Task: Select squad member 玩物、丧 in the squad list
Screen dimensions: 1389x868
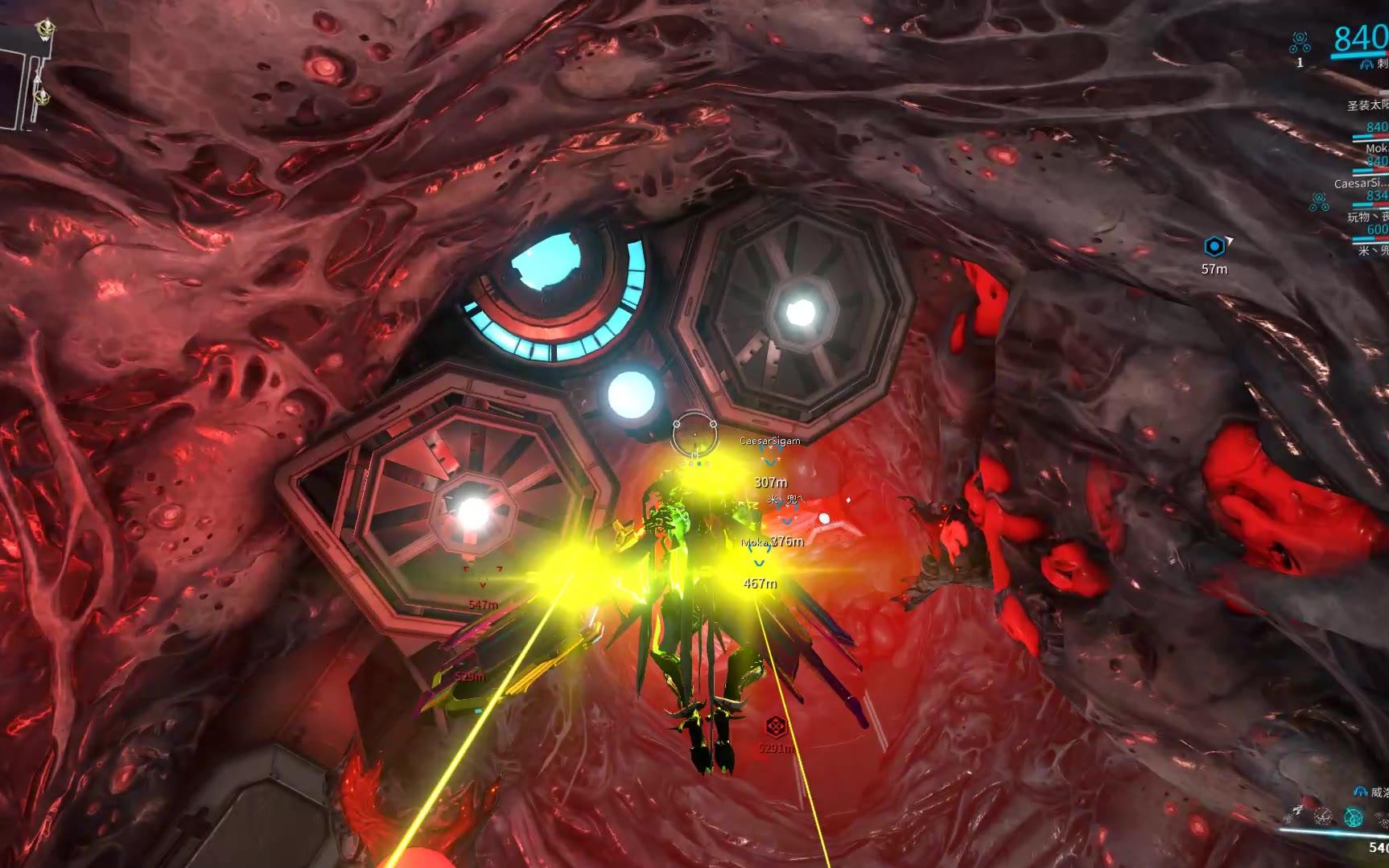Action: click(x=1367, y=217)
